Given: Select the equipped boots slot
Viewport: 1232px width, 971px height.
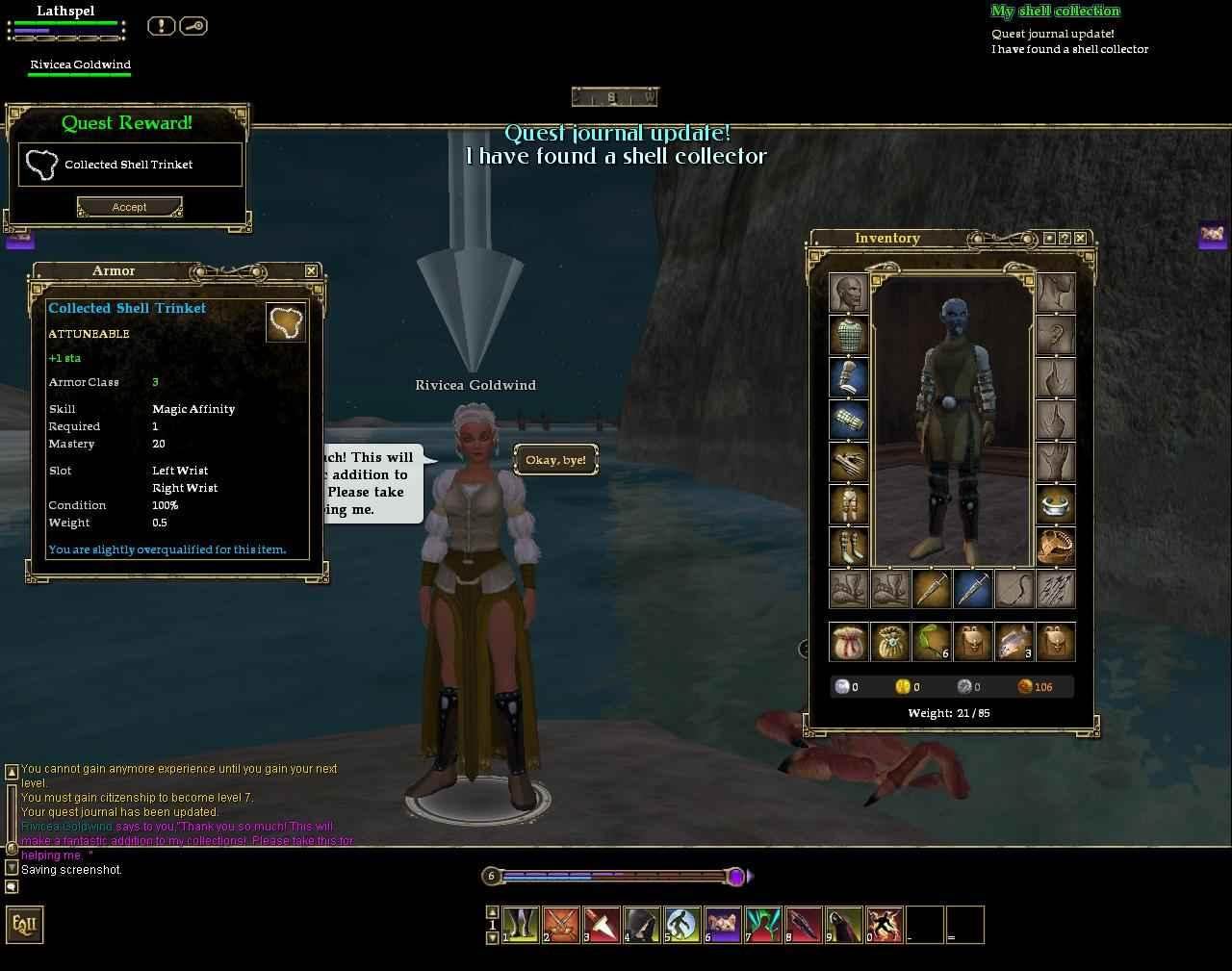Looking at the screenshot, I should pyautogui.click(x=848, y=547).
